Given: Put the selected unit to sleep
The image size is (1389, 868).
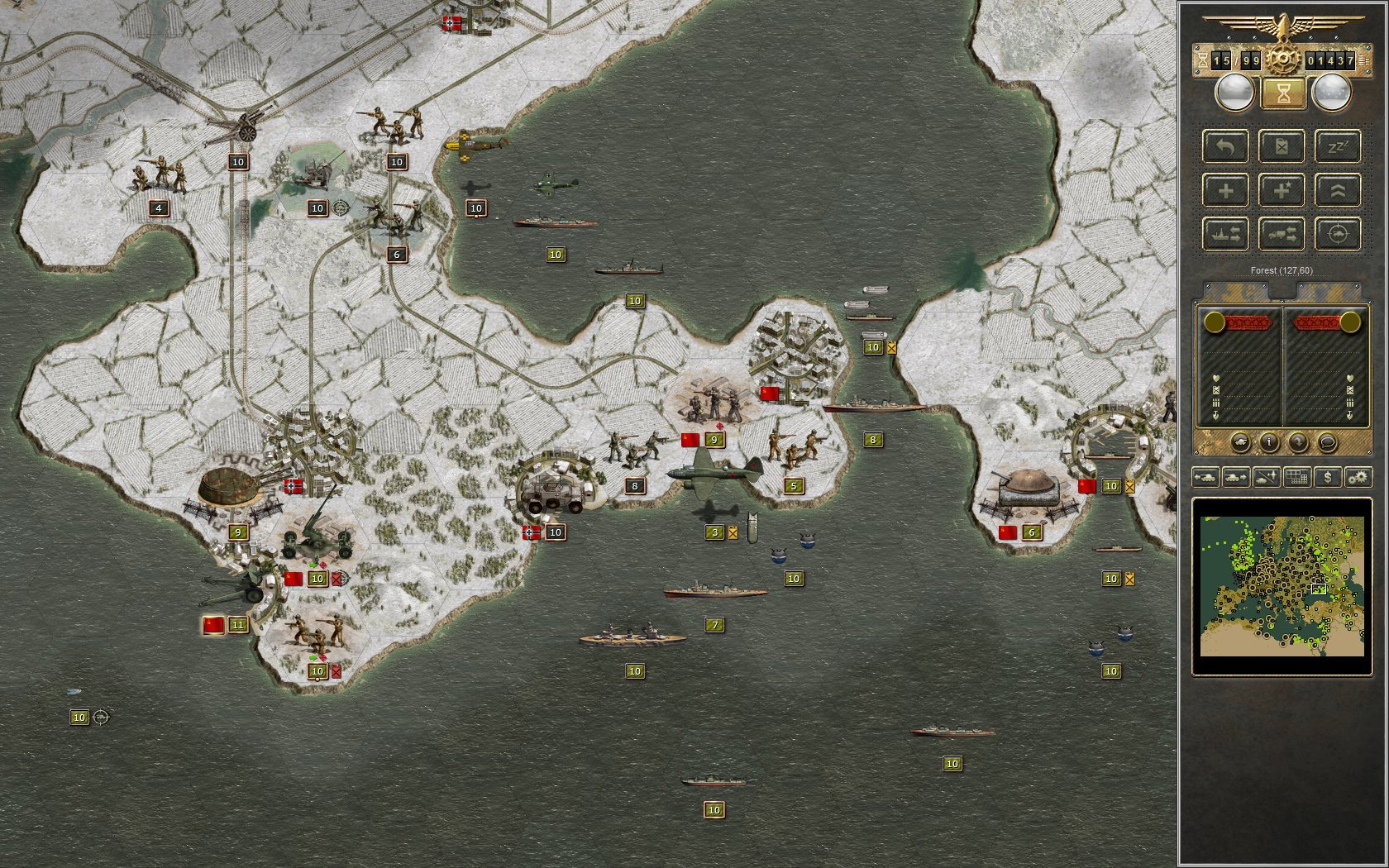Looking at the screenshot, I should [x=1339, y=147].
